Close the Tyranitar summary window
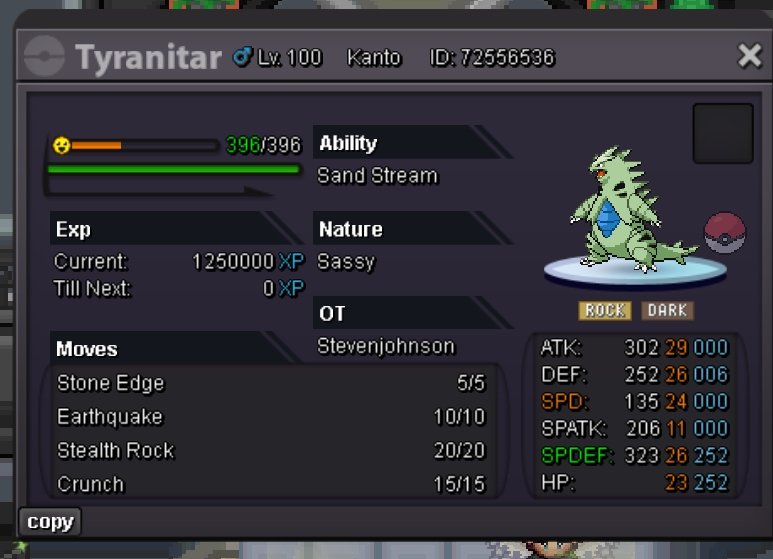Screen dimensions: 773x559 click(x=749, y=56)
